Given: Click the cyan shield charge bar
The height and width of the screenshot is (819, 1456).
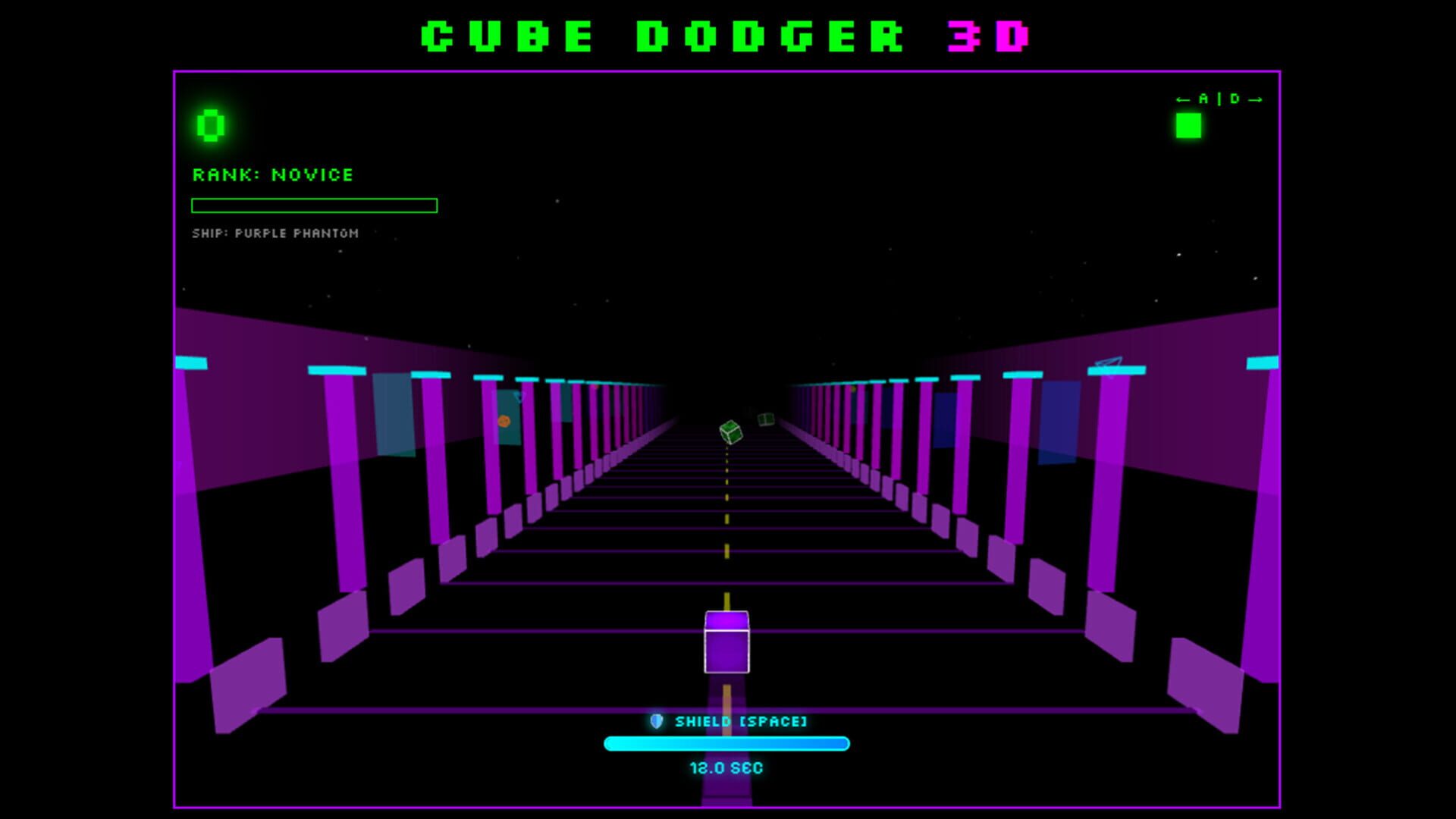Looking at the screenshot, I should [x=726, y=745].
